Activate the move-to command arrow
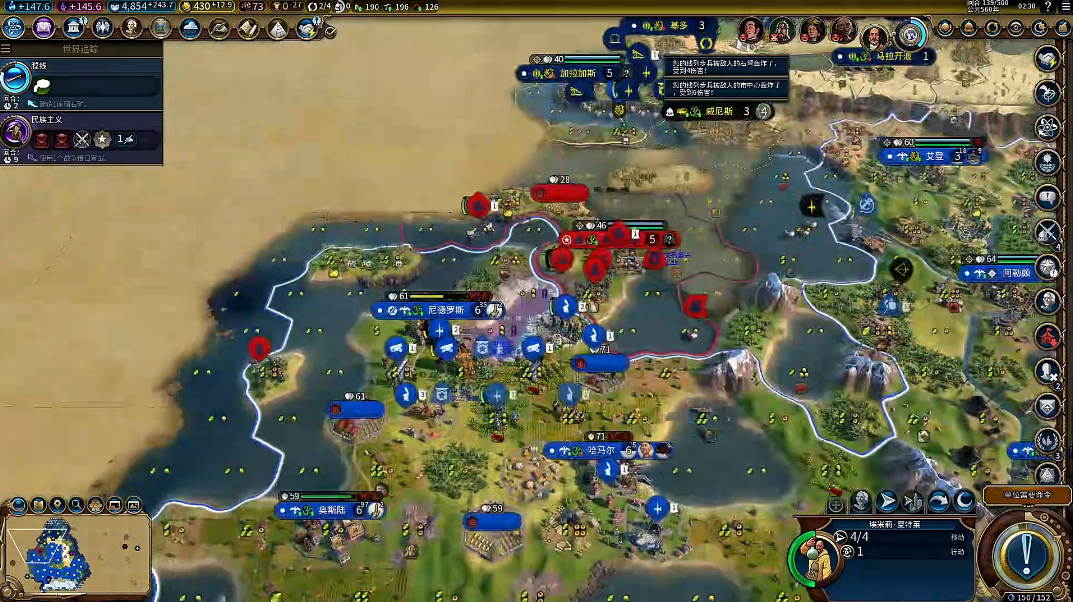1073x602 pixels. [x=886, y=501]
